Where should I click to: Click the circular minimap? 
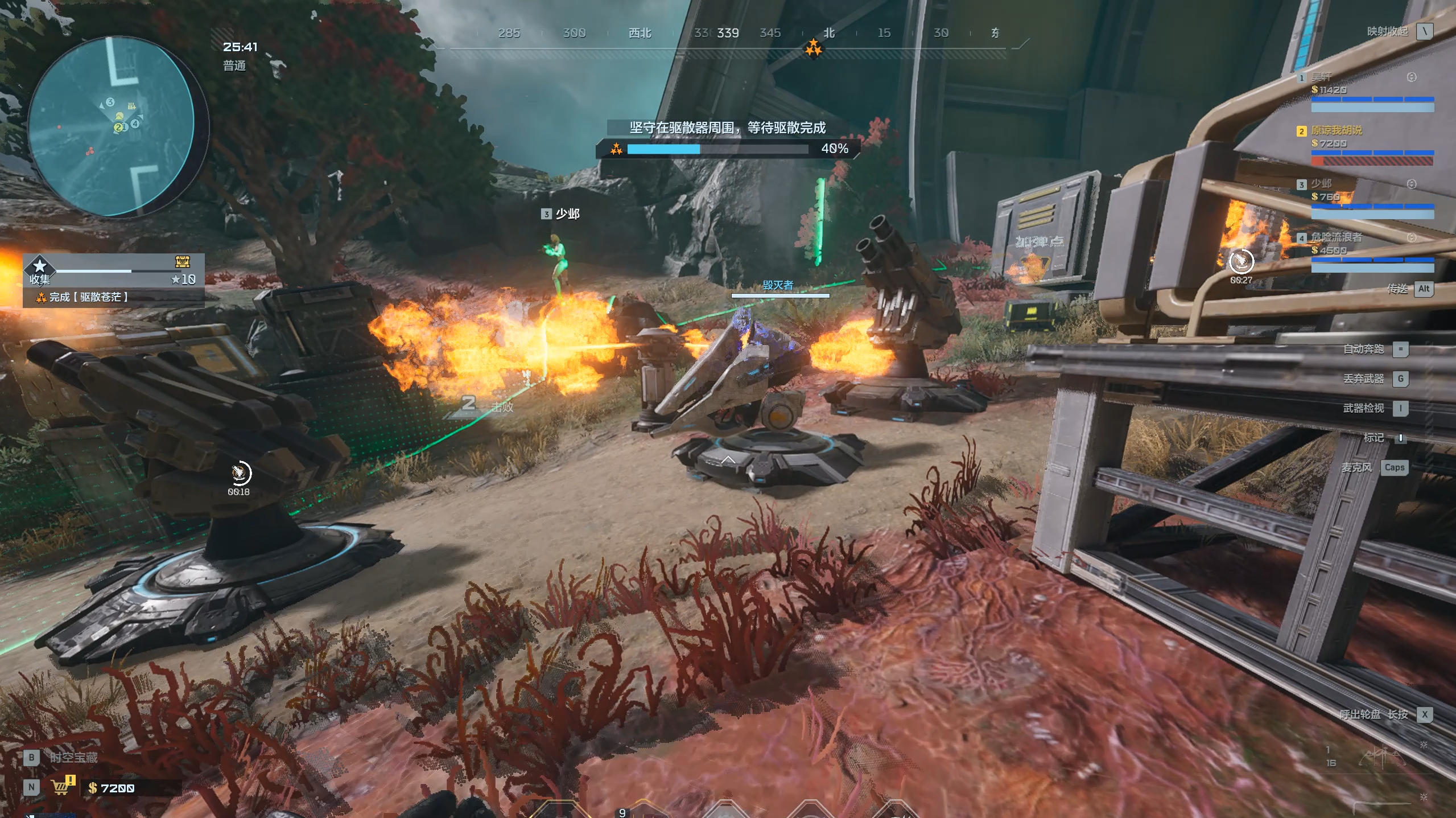coord(112,126)
